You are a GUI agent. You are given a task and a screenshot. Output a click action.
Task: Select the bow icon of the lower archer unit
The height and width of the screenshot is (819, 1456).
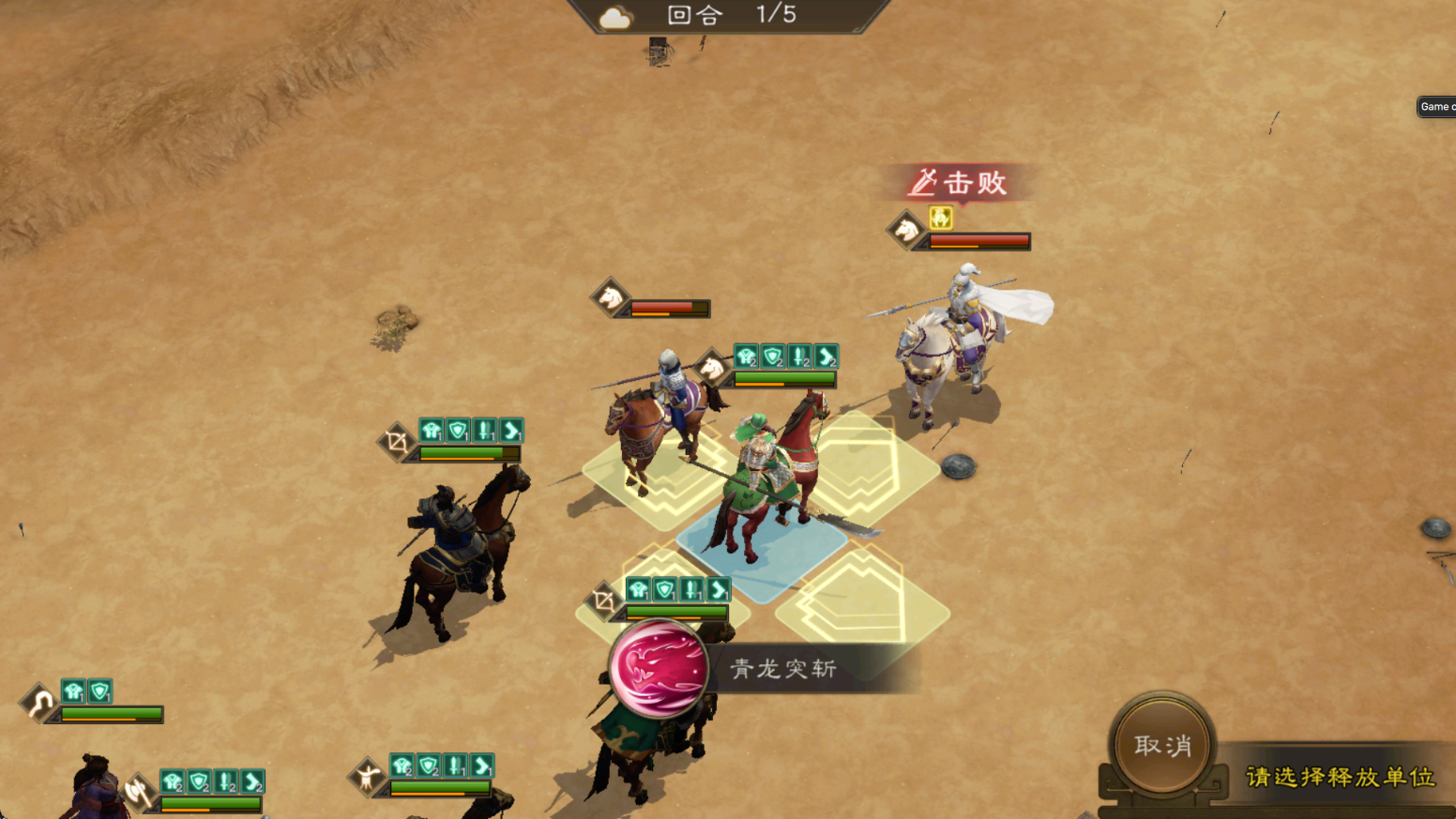click(x=605, y=600)
